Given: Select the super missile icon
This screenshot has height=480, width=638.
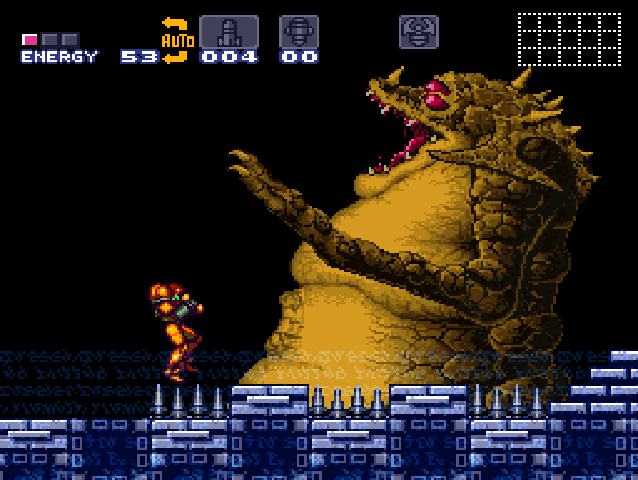Looking at the screenshot, I should click(298, 31).
